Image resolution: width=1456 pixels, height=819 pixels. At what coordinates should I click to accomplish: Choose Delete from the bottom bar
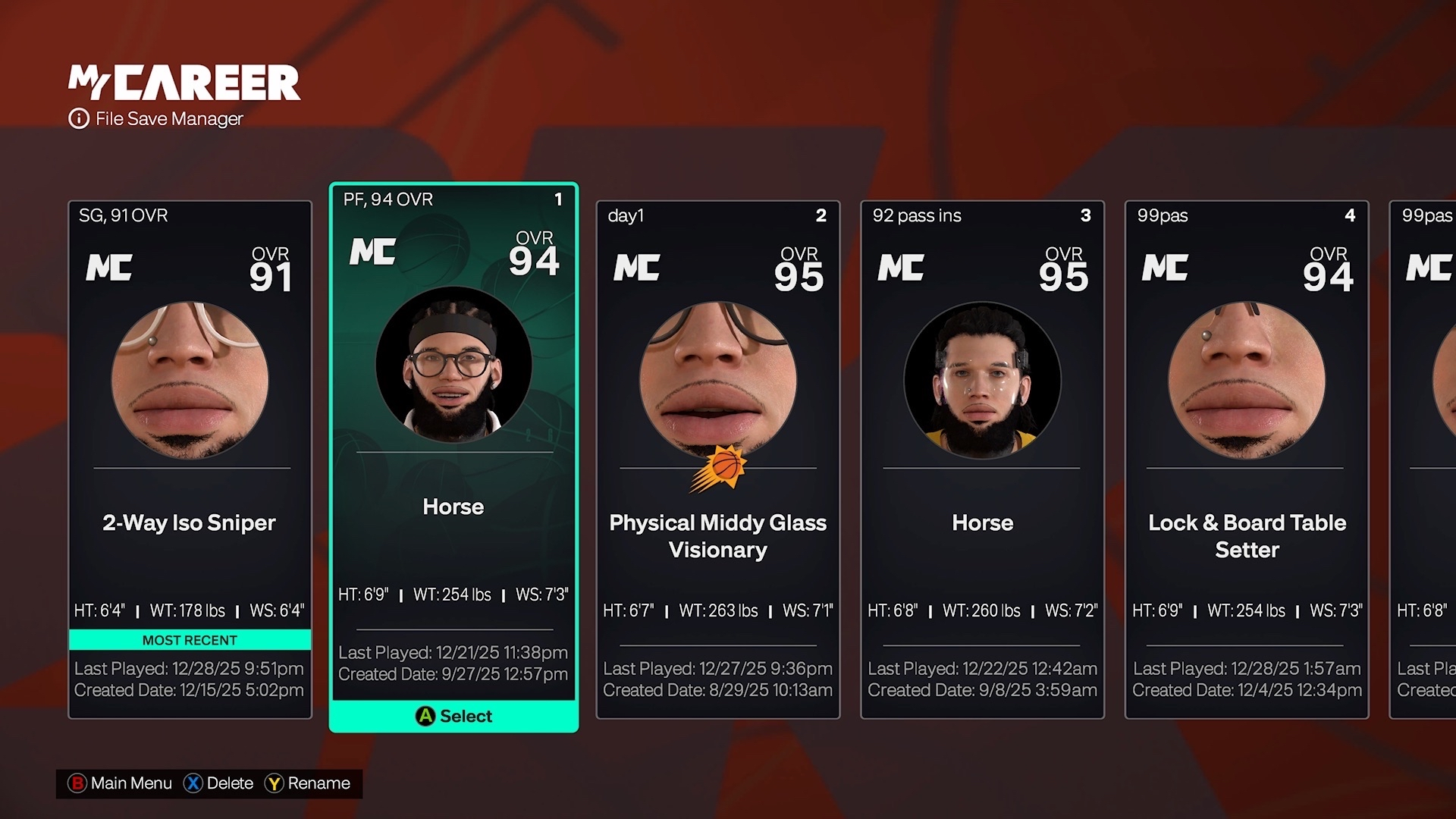231,783
